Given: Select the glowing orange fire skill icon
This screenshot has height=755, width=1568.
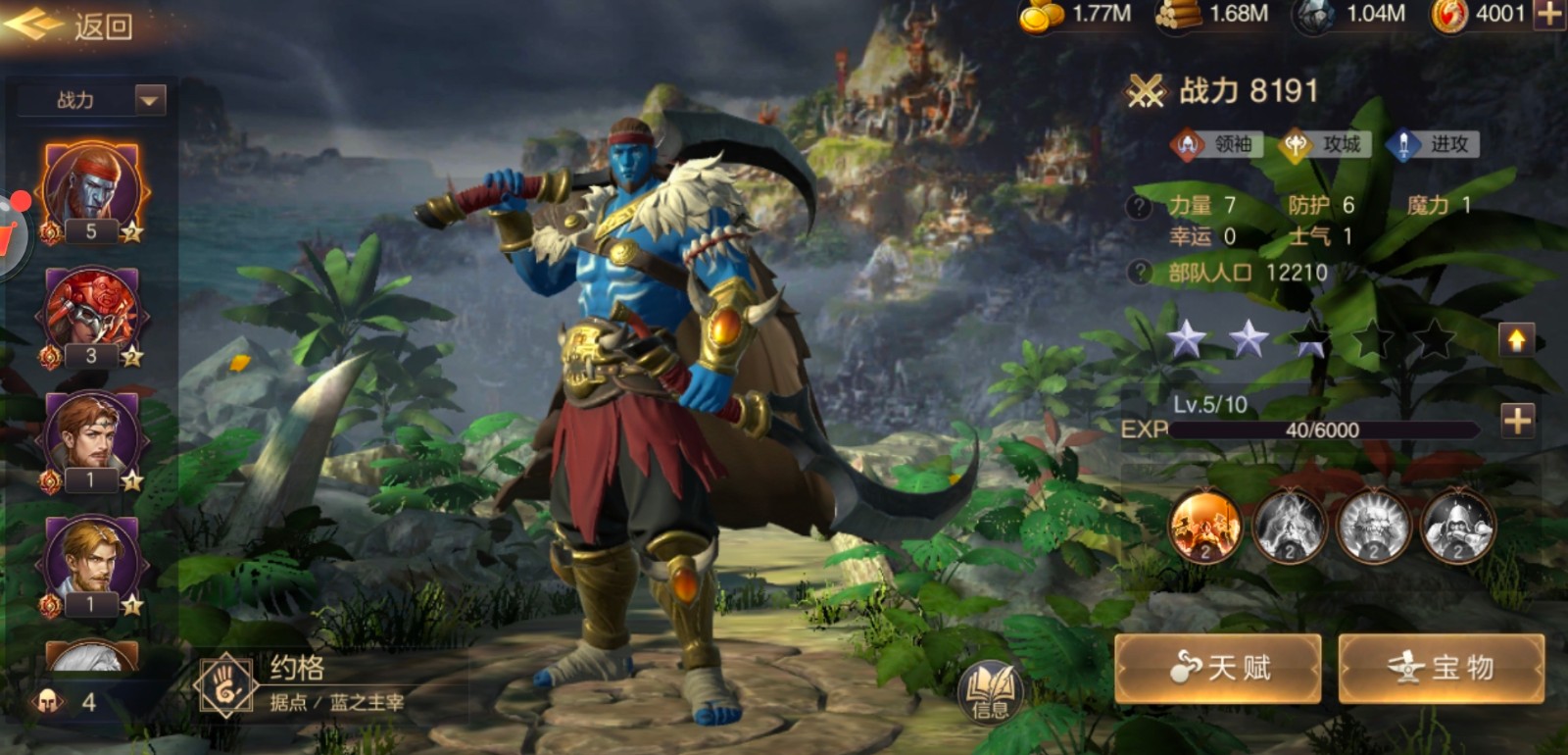Looking at the screenshot, I should point(1205,528).
